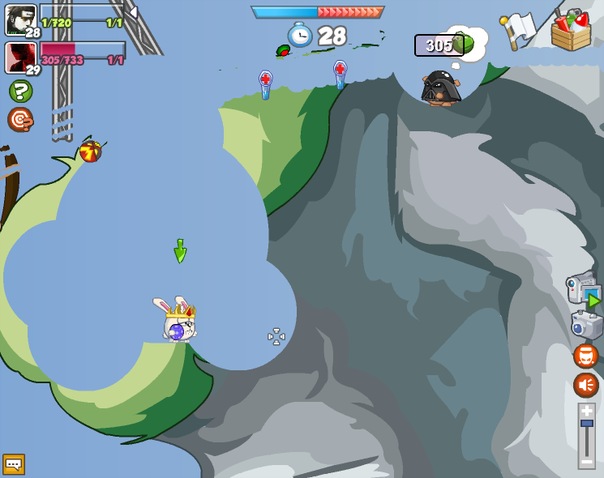Toggle sound with the orange speaker button
604x478 pixels.
click(586, 385)
